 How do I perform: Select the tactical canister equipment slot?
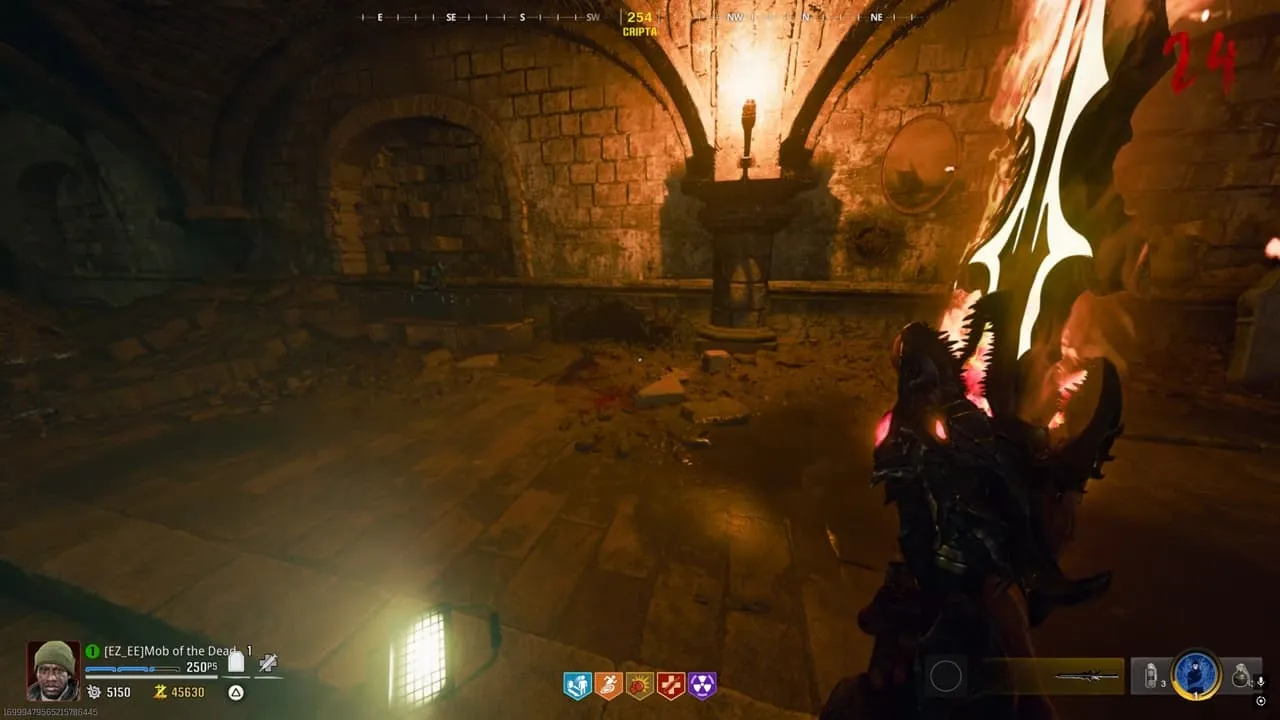click(1151, 675)
